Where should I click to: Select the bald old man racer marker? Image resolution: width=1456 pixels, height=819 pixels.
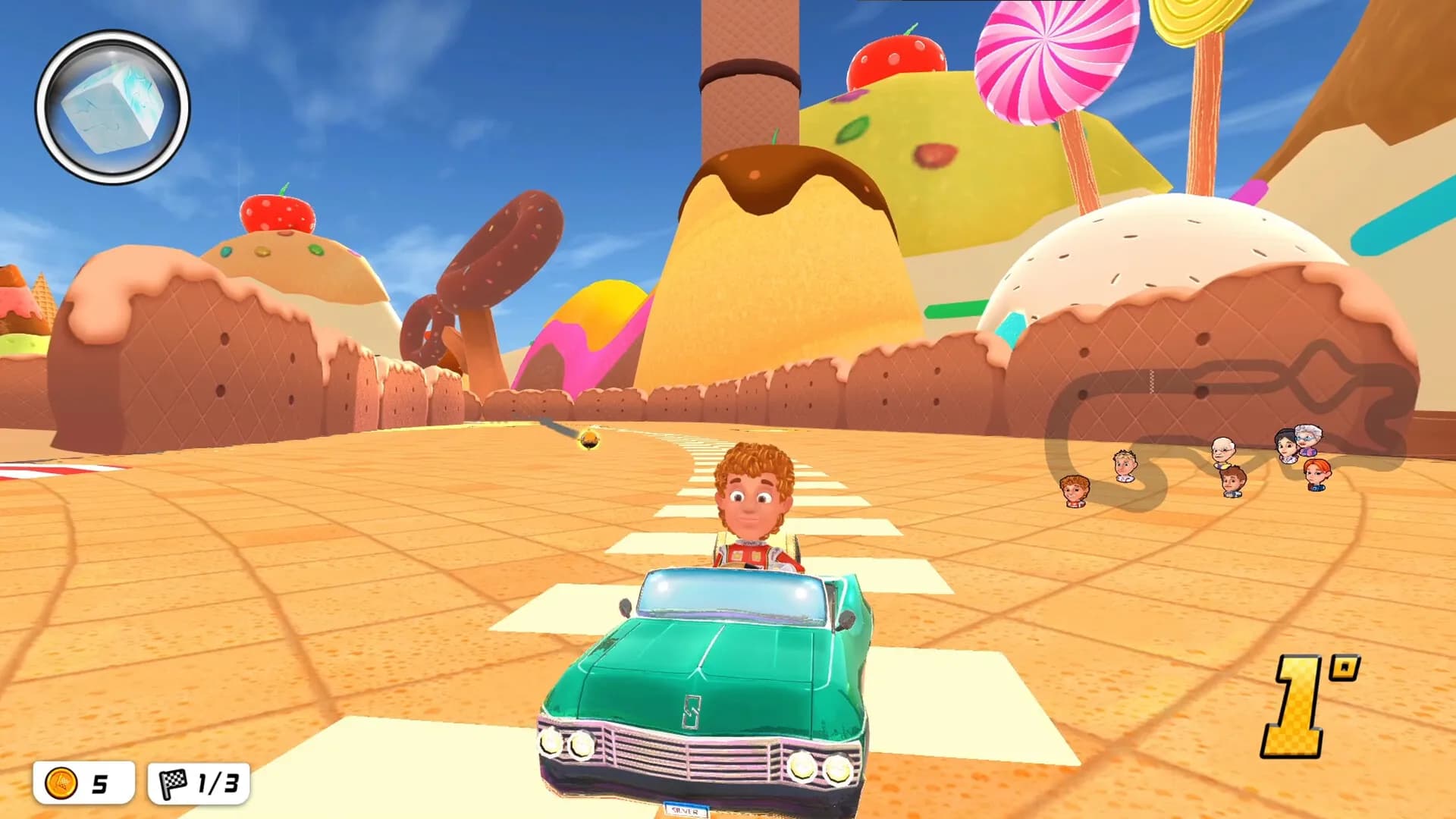coord(1222,451)
